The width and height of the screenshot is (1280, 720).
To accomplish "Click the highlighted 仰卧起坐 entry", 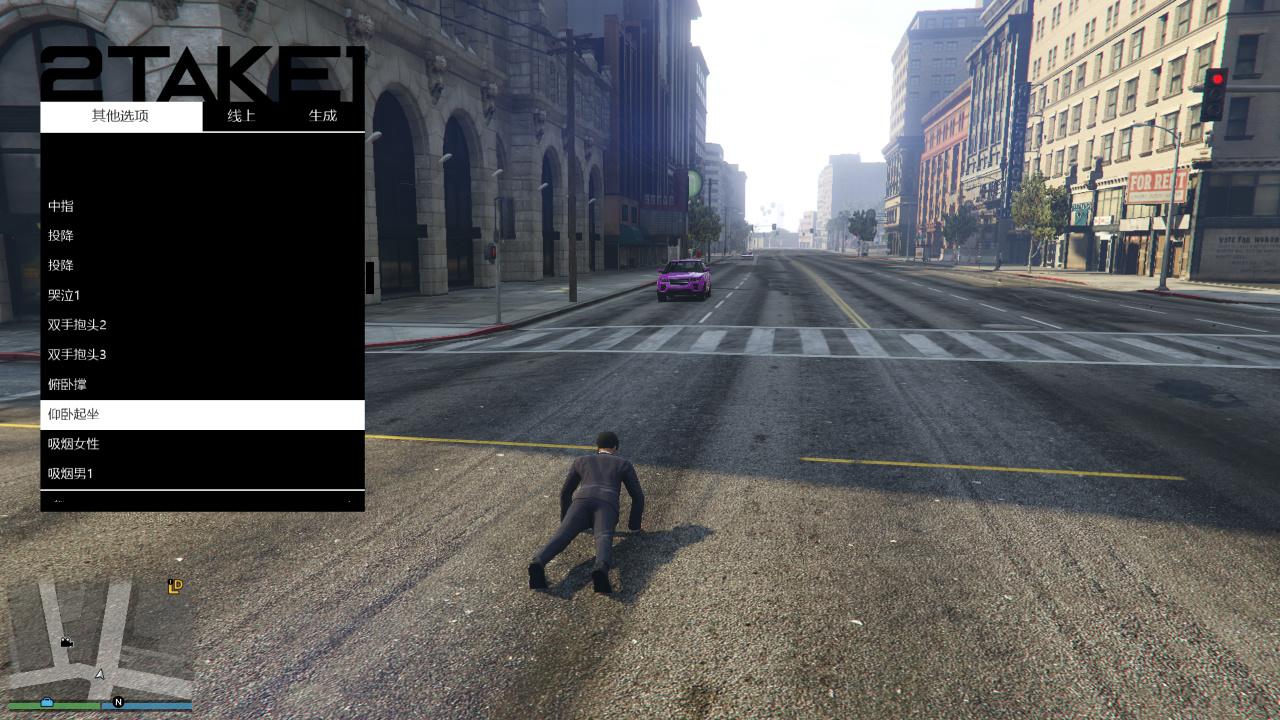I will tap(202, 414).
